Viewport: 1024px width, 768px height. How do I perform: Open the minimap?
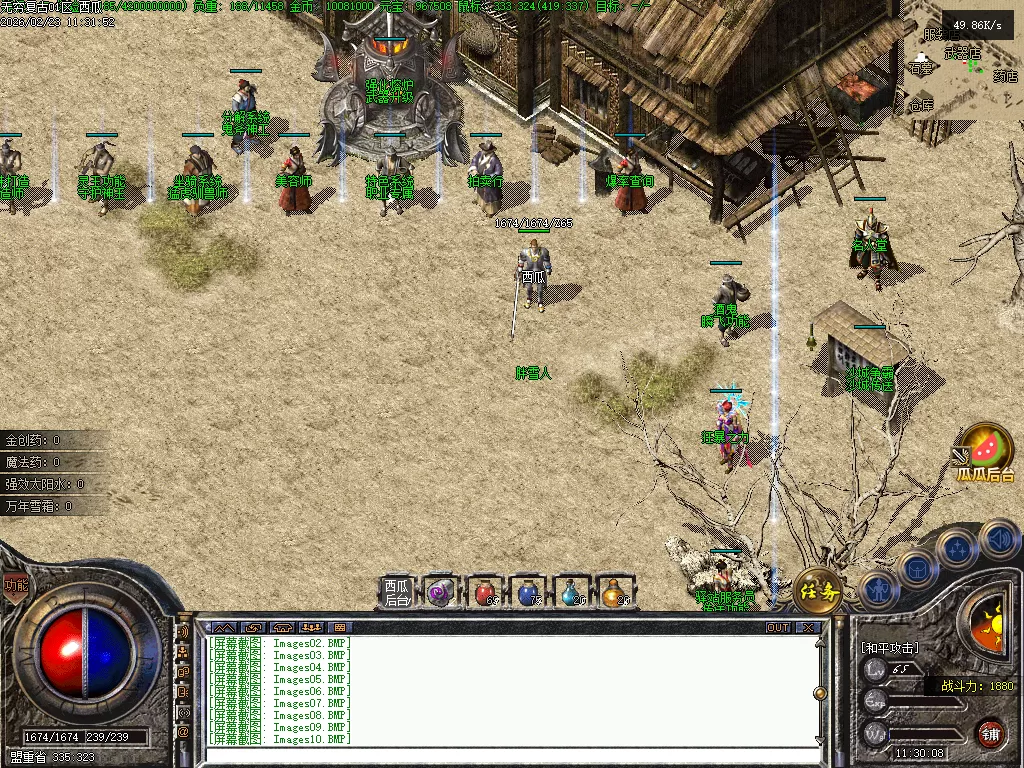962,60
